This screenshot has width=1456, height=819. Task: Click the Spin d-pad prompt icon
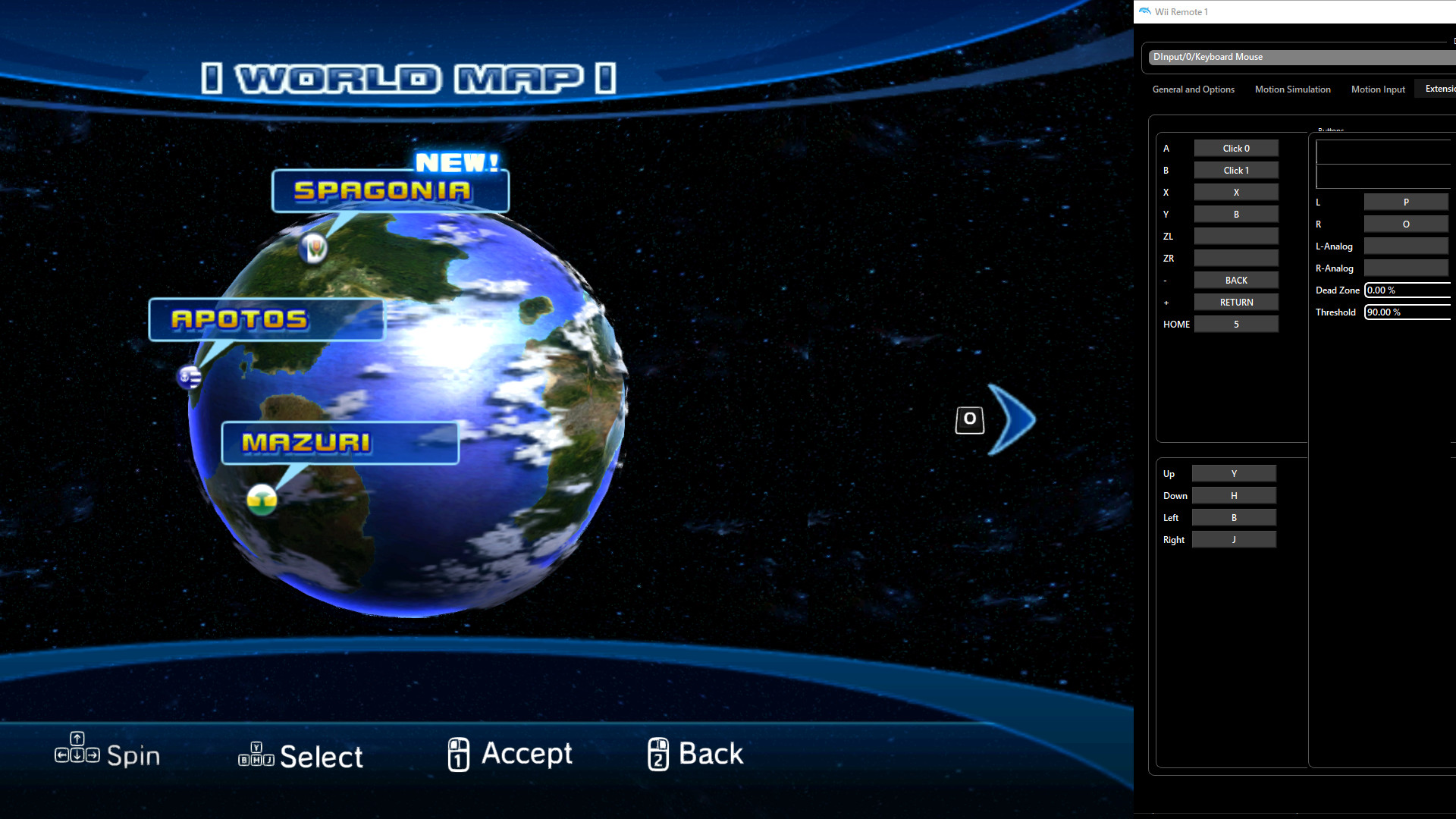pyautogui.click(x=78, y=753)
